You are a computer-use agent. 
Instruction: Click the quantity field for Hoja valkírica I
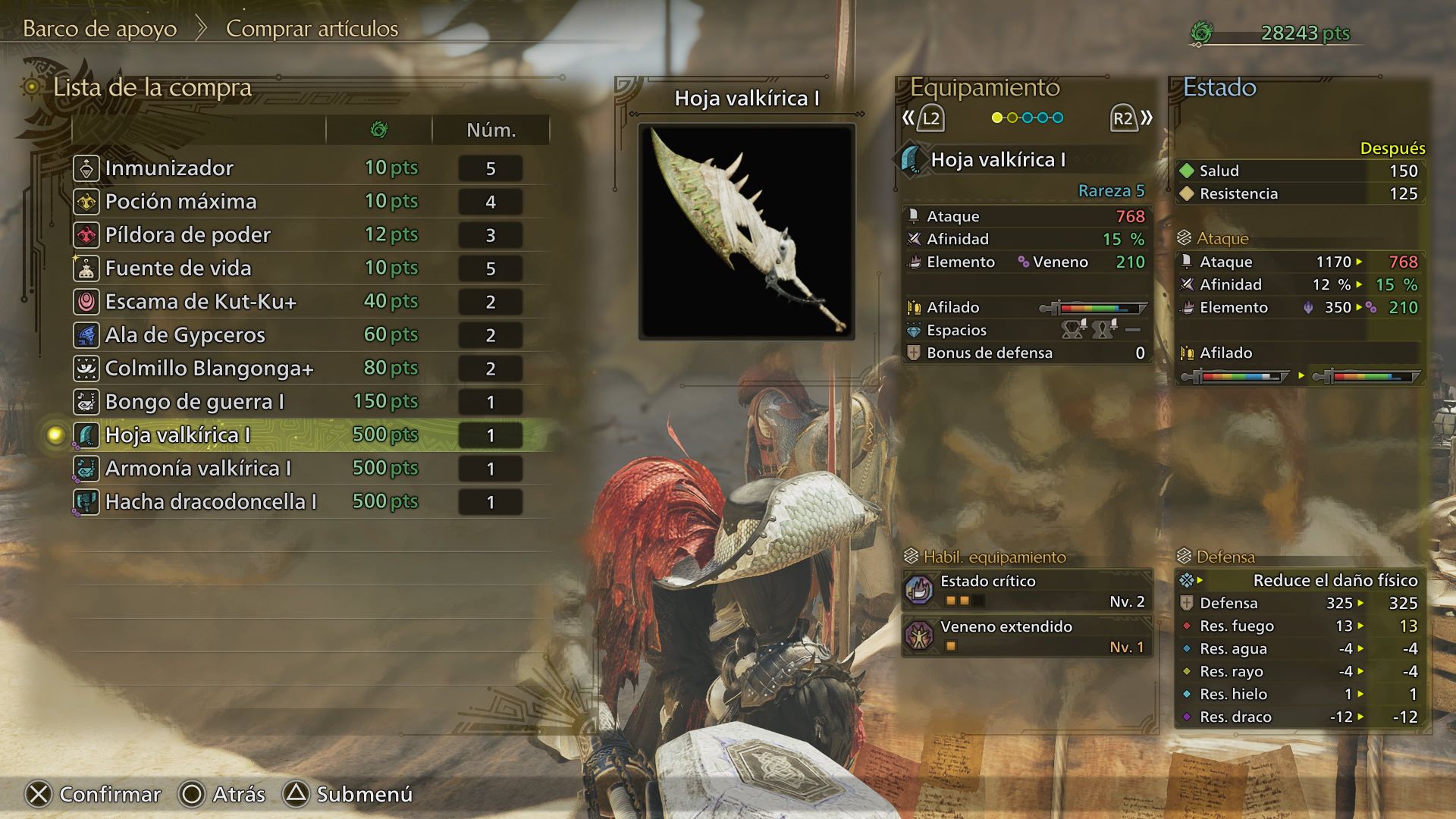tap(490, 435)
